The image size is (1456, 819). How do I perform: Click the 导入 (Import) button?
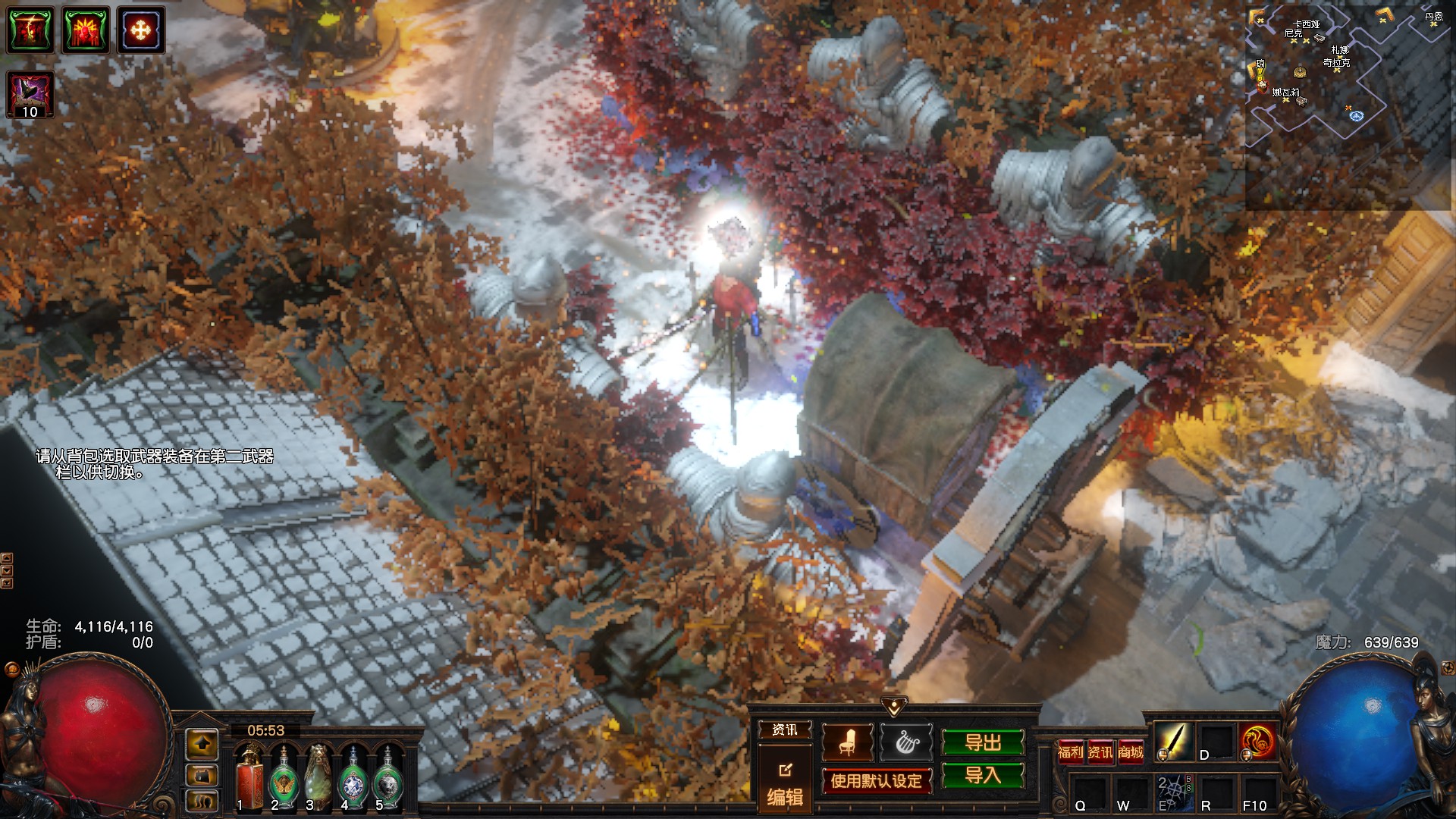[983, 775]
